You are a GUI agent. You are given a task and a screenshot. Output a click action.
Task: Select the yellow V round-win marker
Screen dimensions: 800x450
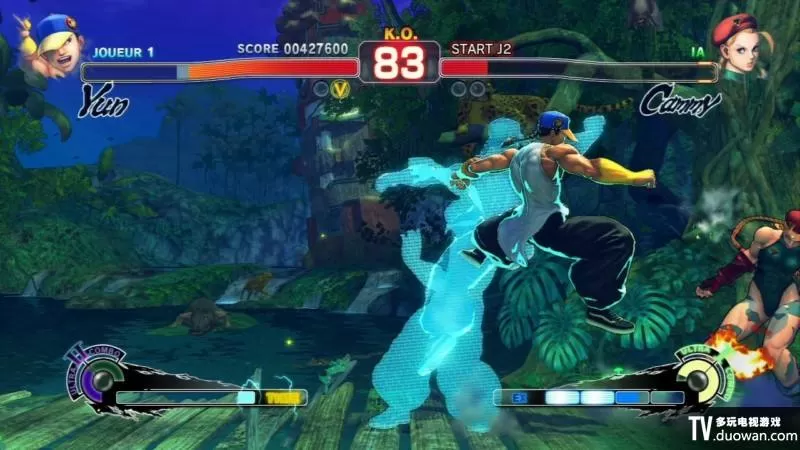pyautogui.click(x=341, y=90)
